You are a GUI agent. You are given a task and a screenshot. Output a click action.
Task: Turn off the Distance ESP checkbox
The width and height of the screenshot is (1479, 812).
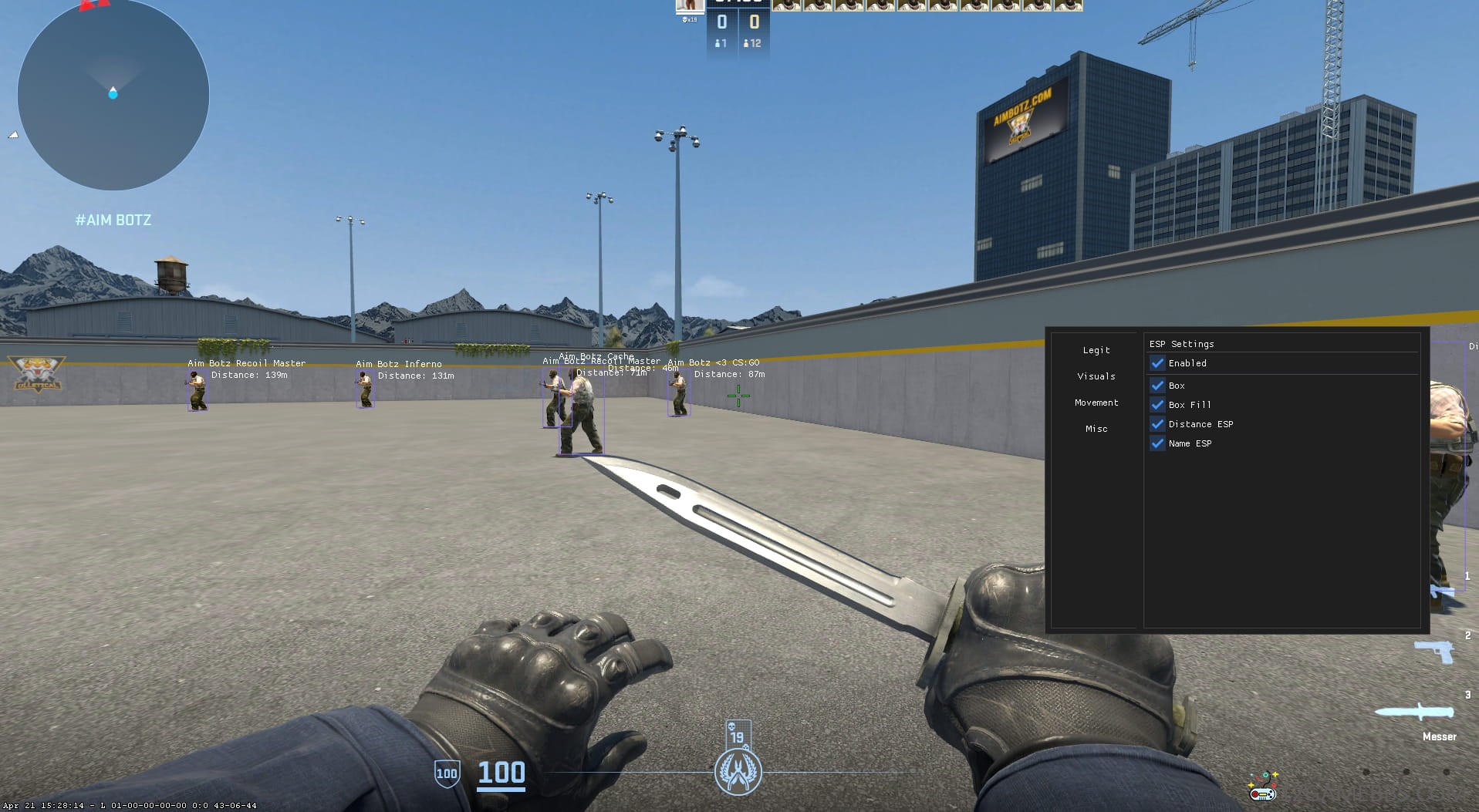1157,424
